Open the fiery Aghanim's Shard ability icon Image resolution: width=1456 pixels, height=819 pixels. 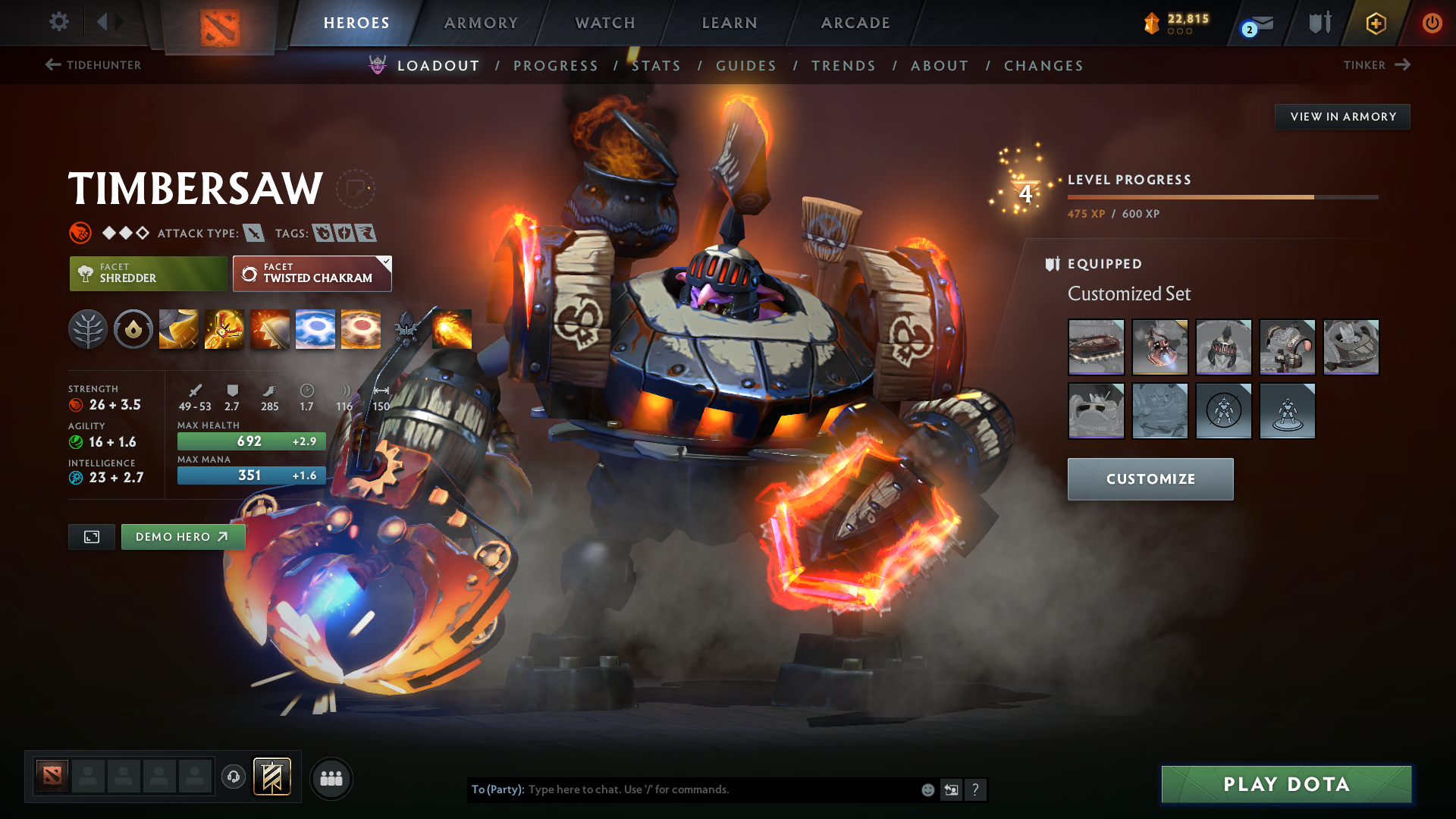(x=453, y=328)
